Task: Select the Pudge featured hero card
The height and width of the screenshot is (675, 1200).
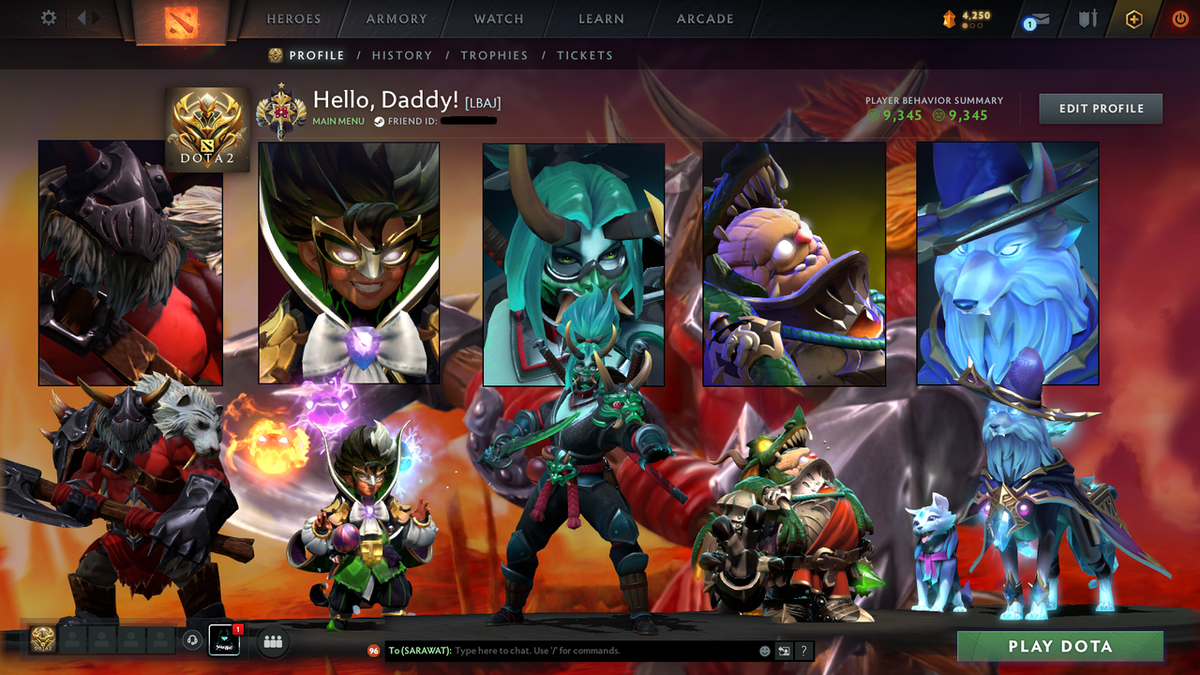Action: [x=794, y=263]
